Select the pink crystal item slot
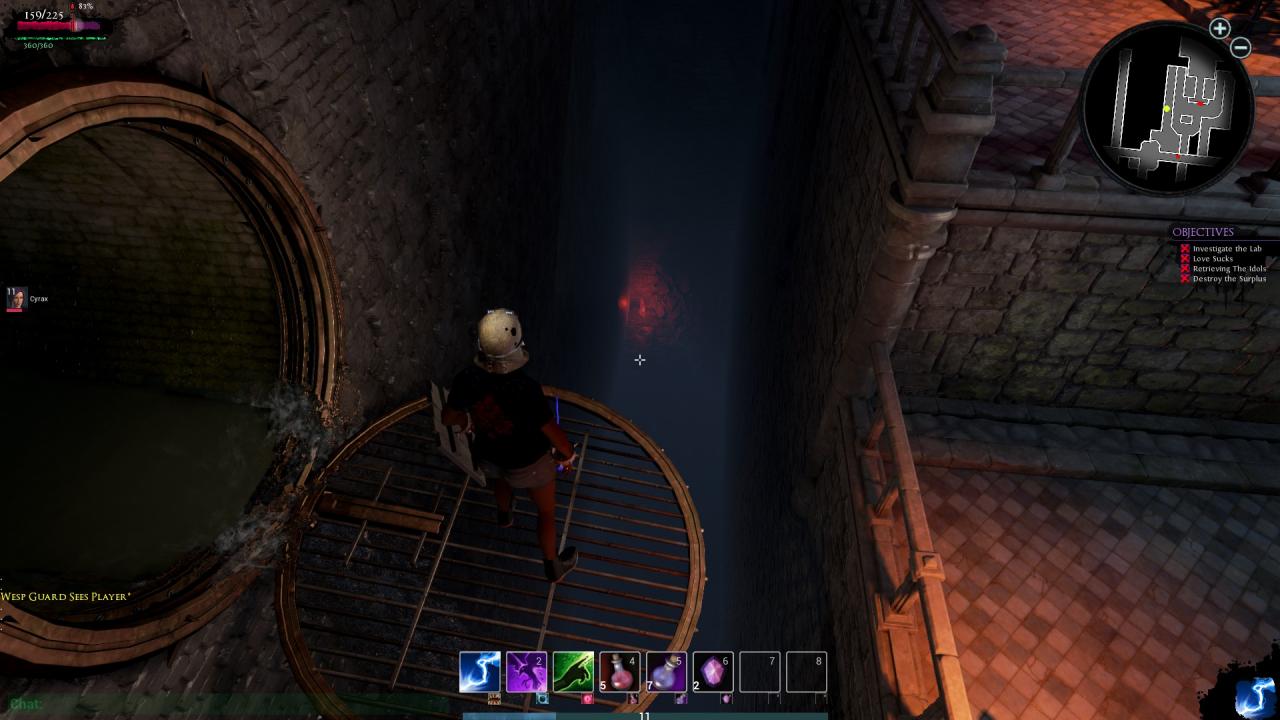Image resolution: width=1280 pixels, height=720 pixels. point(713,672)
